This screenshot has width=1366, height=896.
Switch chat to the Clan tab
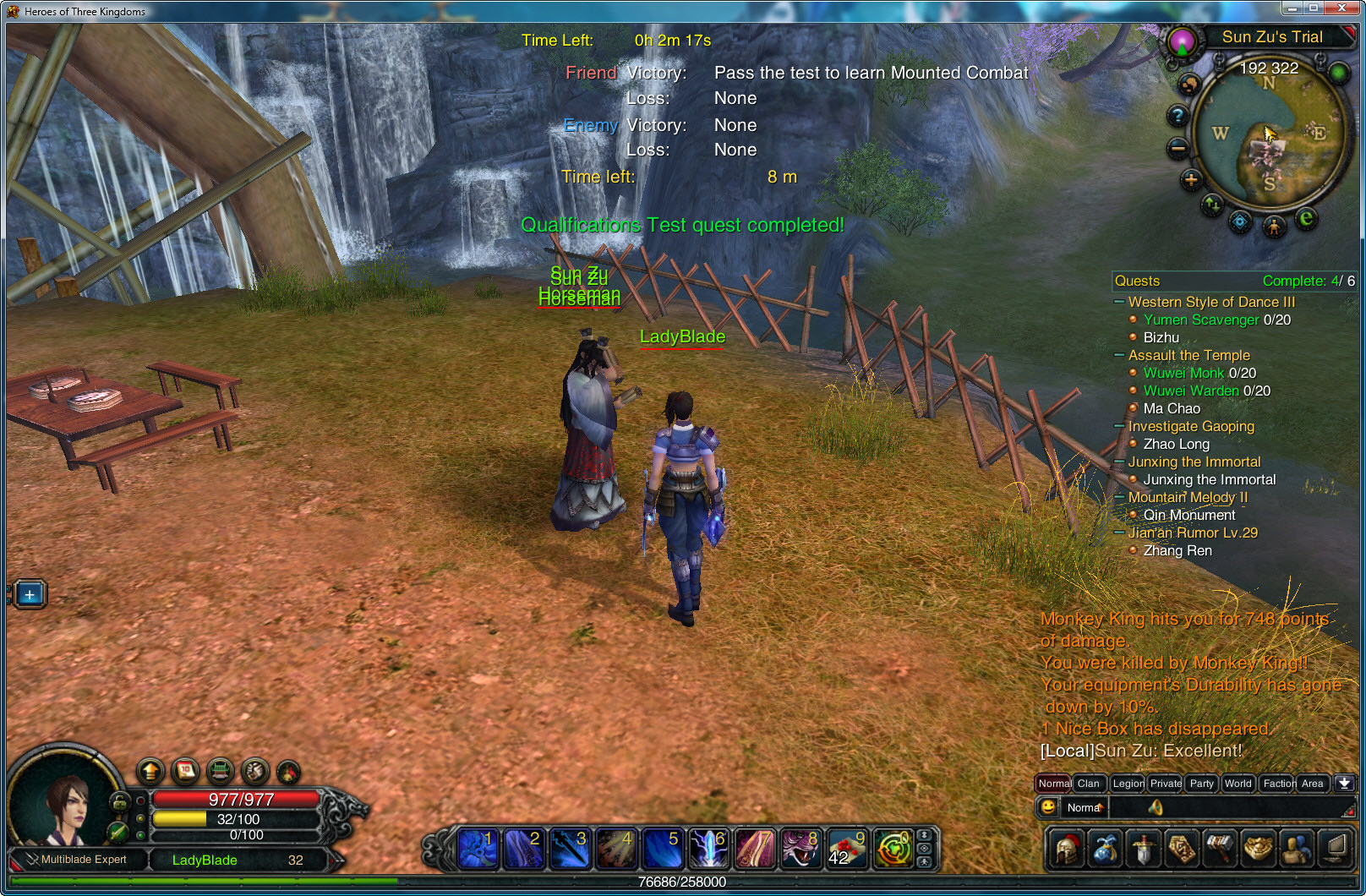pyautogui.click(x=1088, y=784)
